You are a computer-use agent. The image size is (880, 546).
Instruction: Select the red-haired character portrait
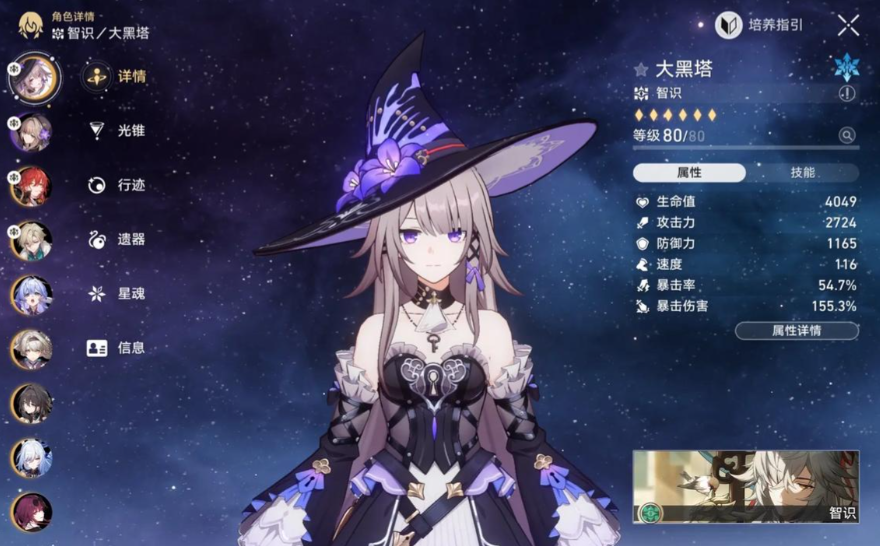click(x=31, y=187)
